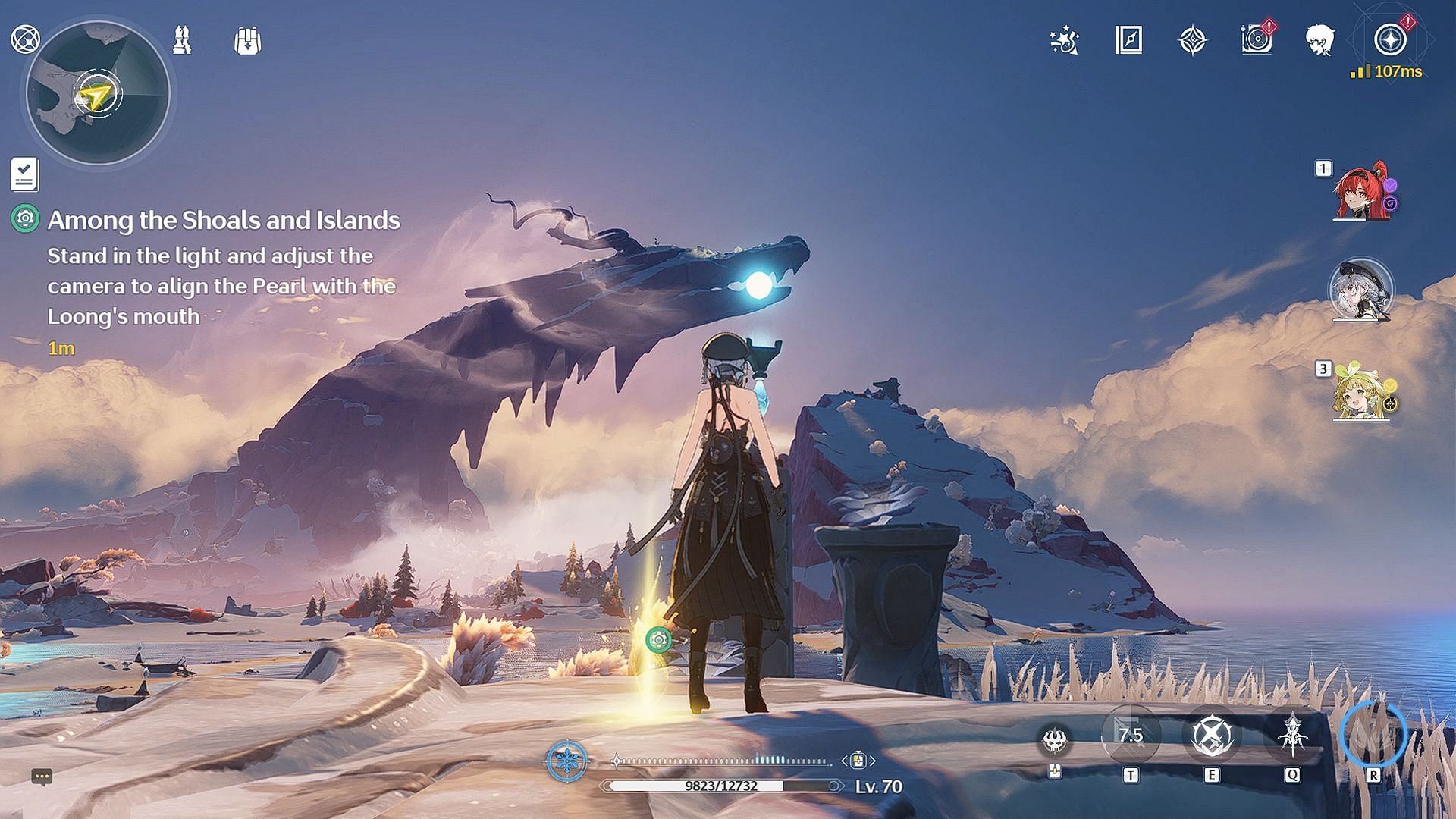Viewport: 1456px width, 819px height.
Task: Select the grey-haired character portrait with cap
Action: pyautogui.click(x=1361, y=290)
